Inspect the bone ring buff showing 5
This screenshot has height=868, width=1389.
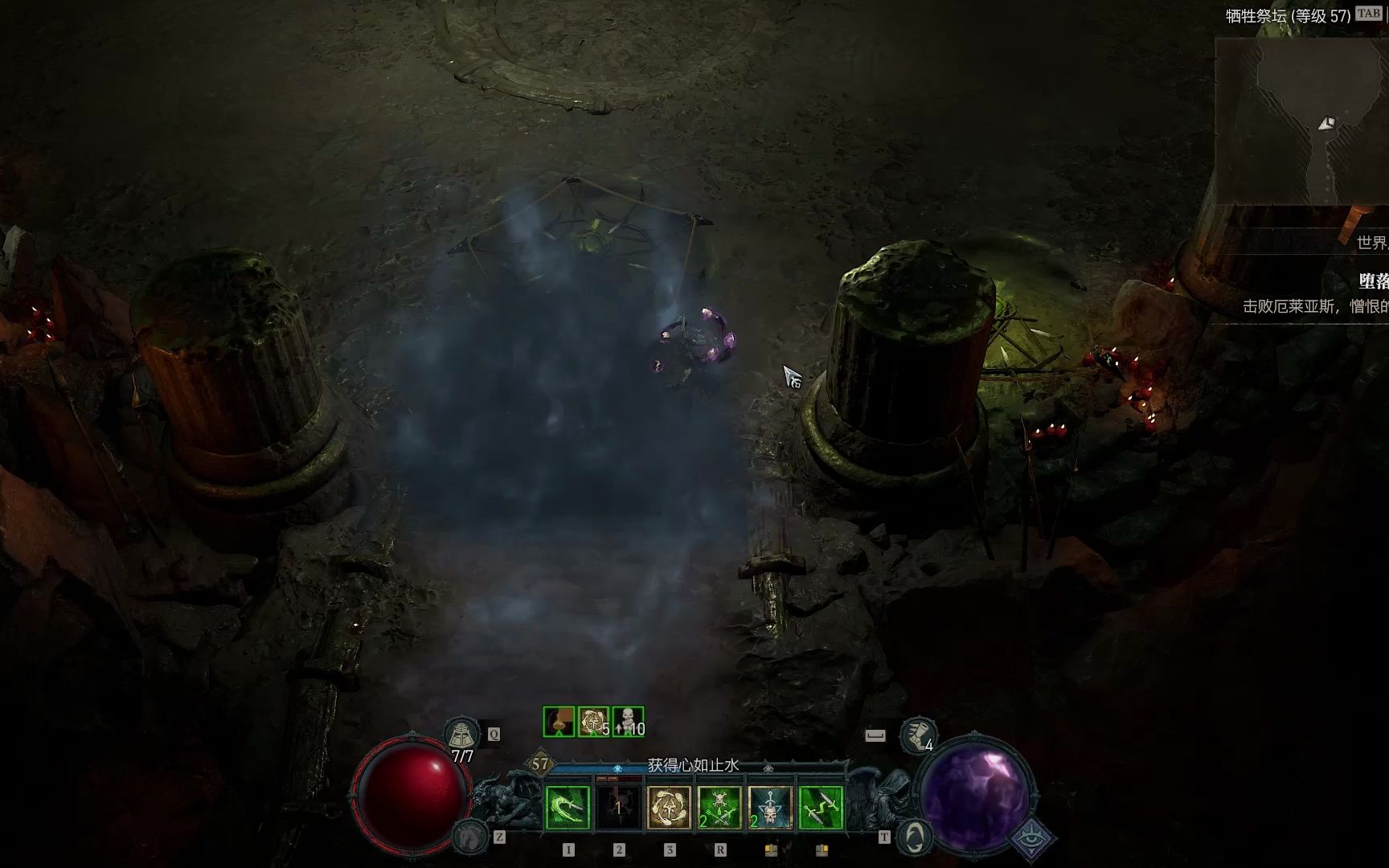(x=593, y=722)
